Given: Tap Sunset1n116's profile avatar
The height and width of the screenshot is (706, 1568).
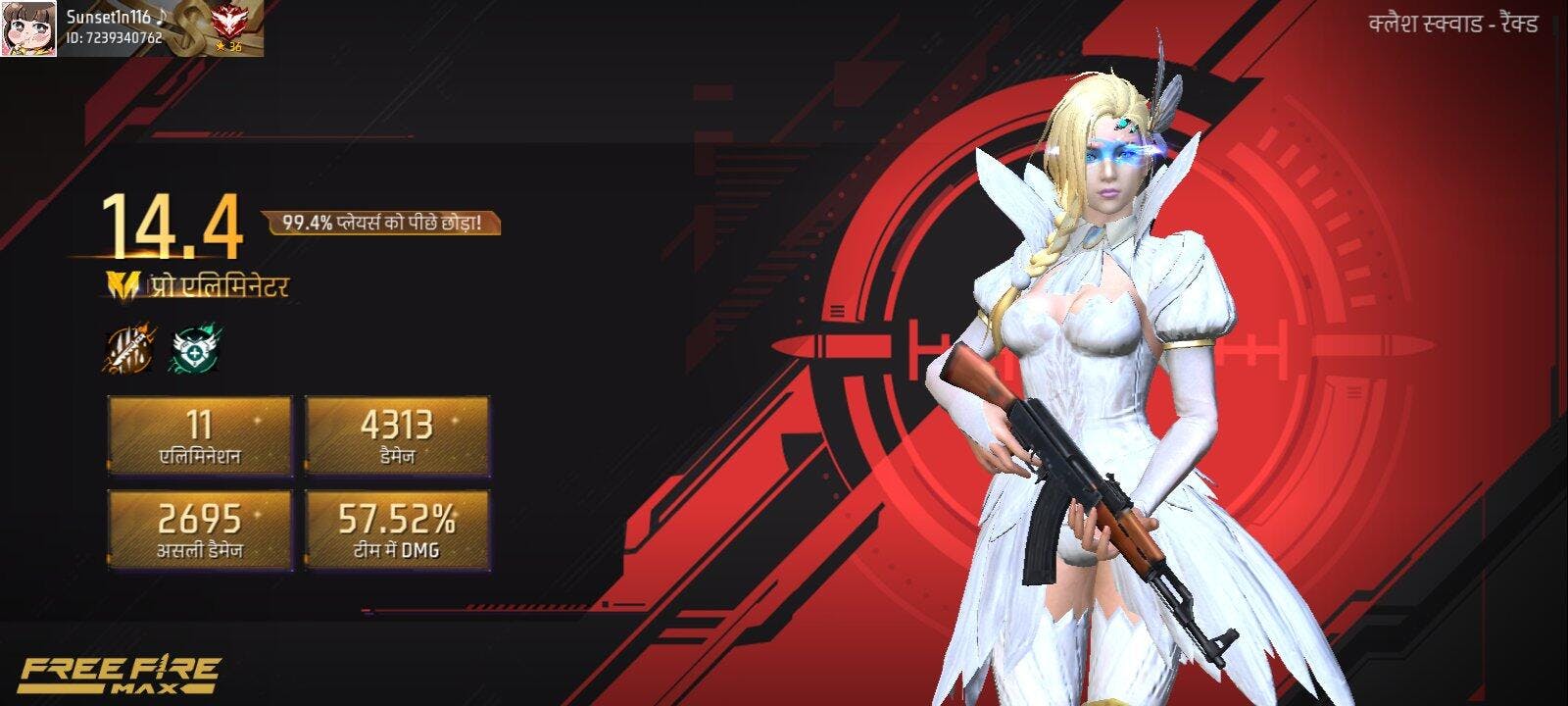Looking at the screenshot, I should 28,28.
